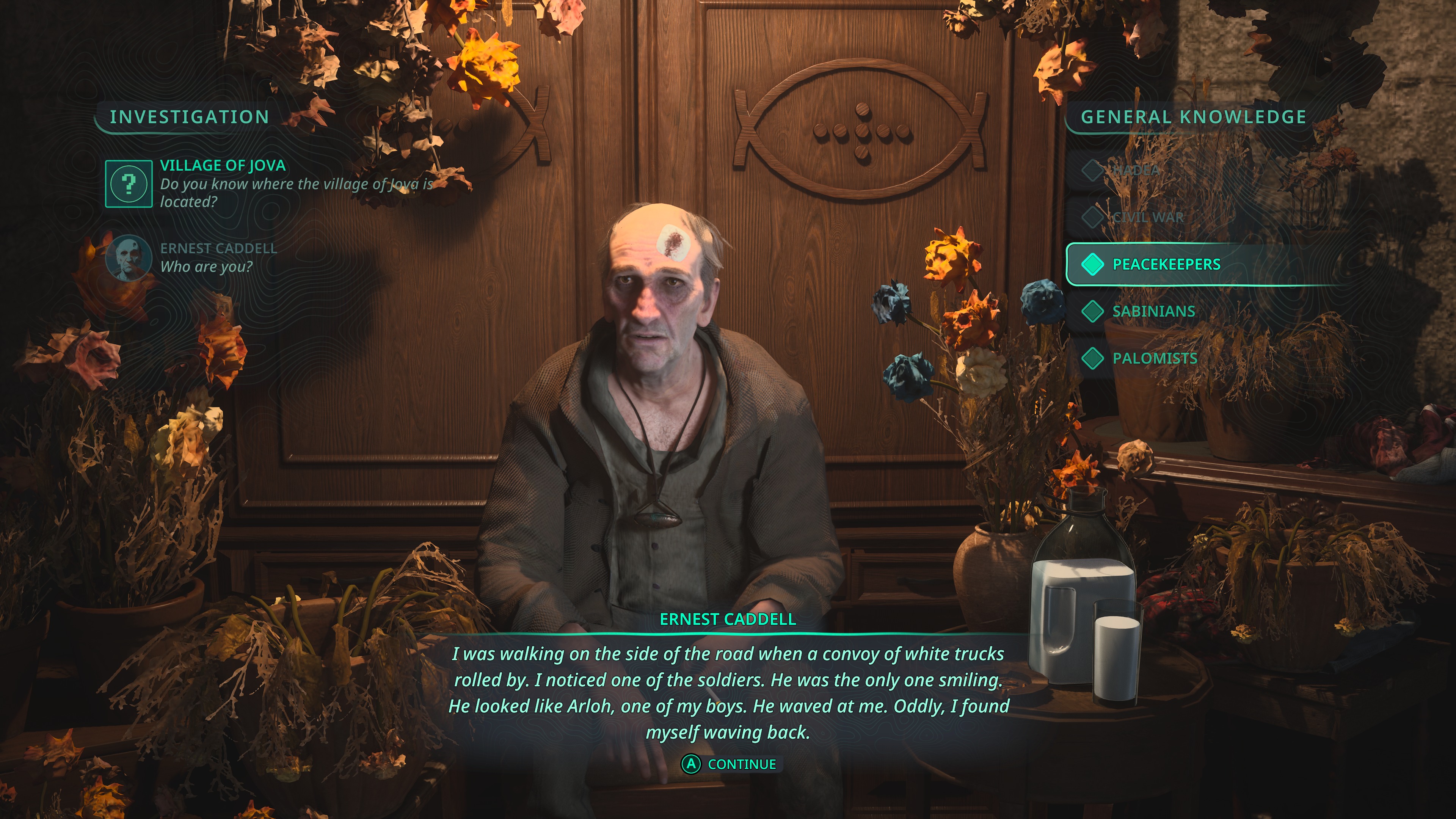Pick the highlighted Peacekeepers topic
The height and width of the screenshot is (819, 1456).
coord(1166,264)
